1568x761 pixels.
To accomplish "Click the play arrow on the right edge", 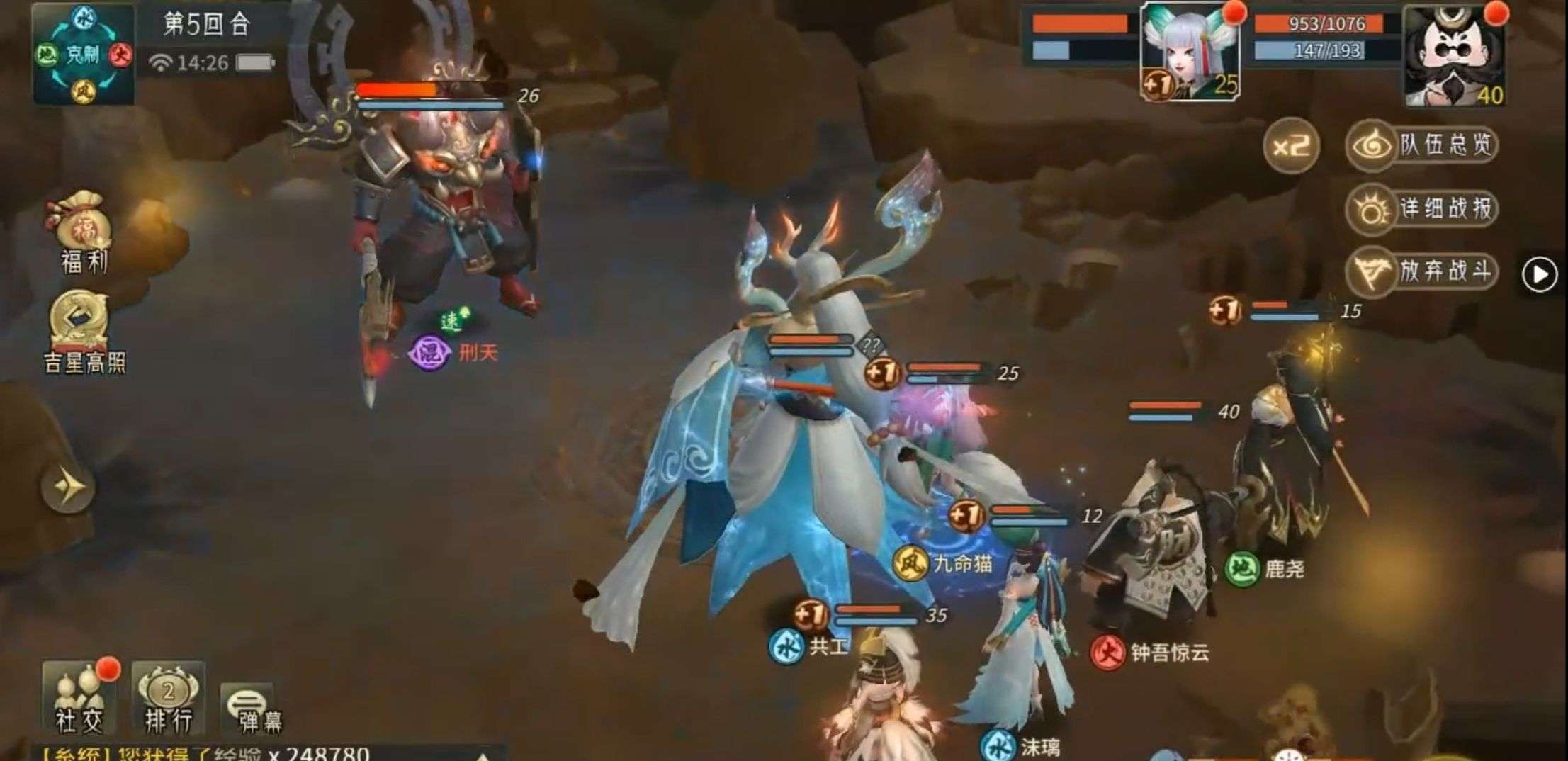I will pos(1540,274).
